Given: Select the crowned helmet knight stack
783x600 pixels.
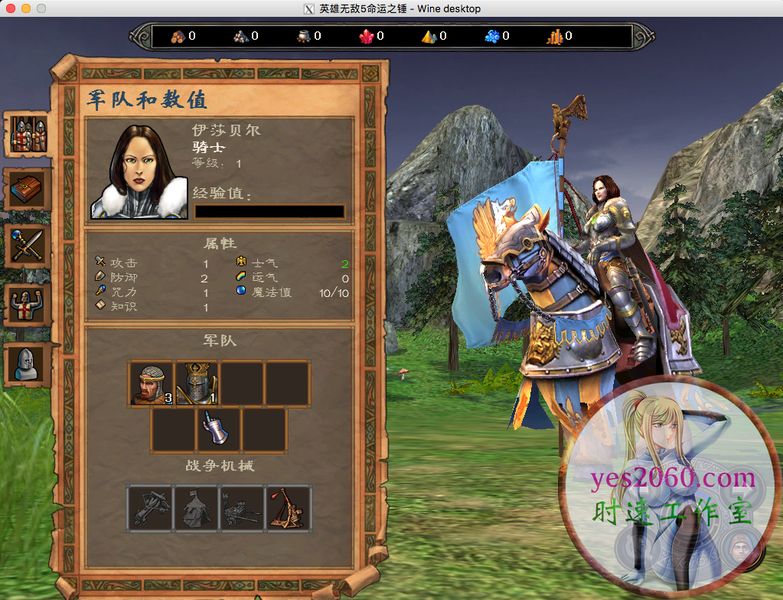Looking at the screenshot, I should [x=197, y=384].
